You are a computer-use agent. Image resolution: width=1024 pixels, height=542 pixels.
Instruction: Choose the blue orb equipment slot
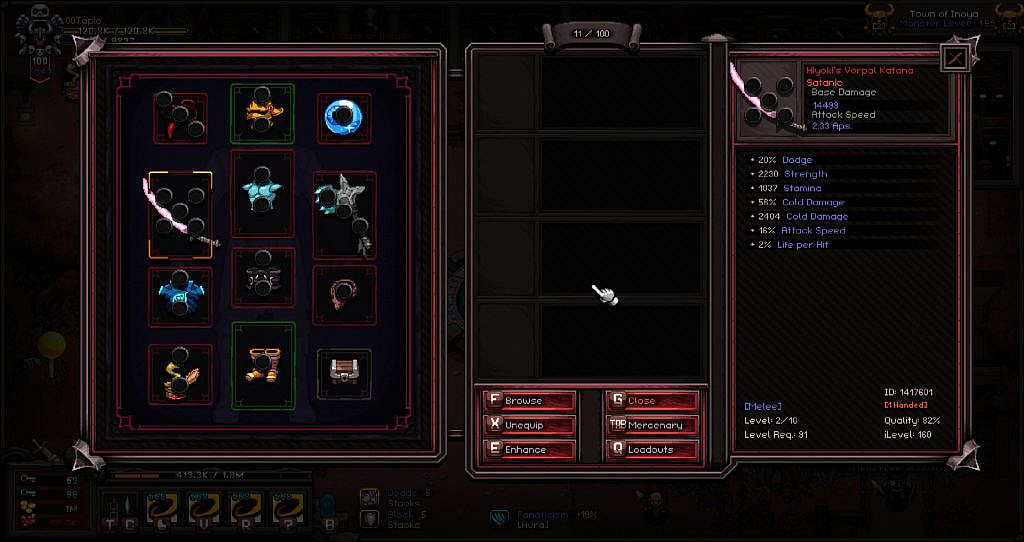[x=345, y=118]
